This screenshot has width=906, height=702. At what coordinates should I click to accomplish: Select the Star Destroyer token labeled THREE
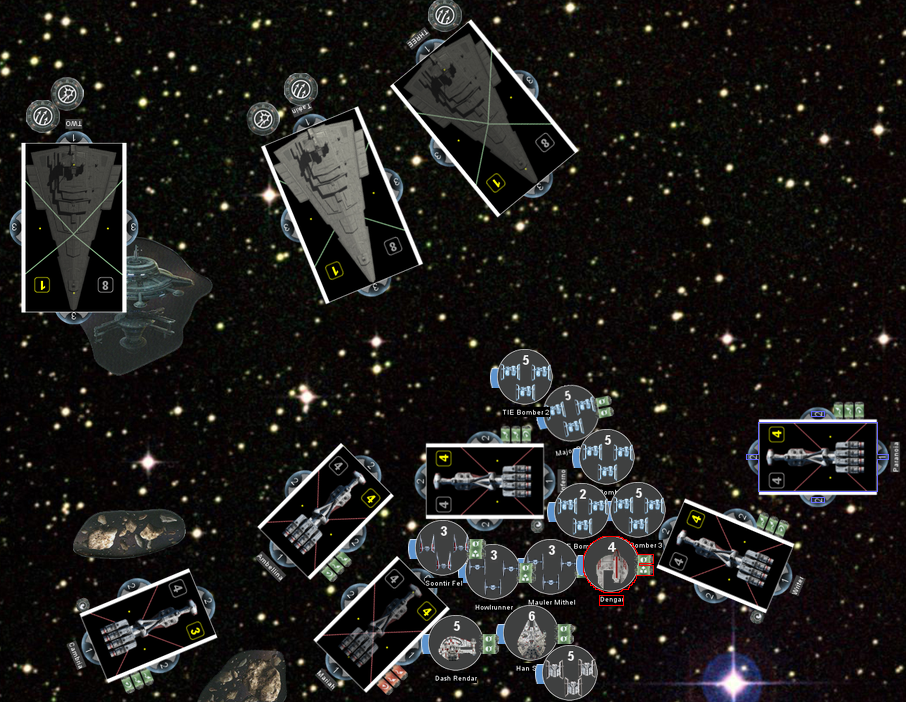[x=484, y=118]
